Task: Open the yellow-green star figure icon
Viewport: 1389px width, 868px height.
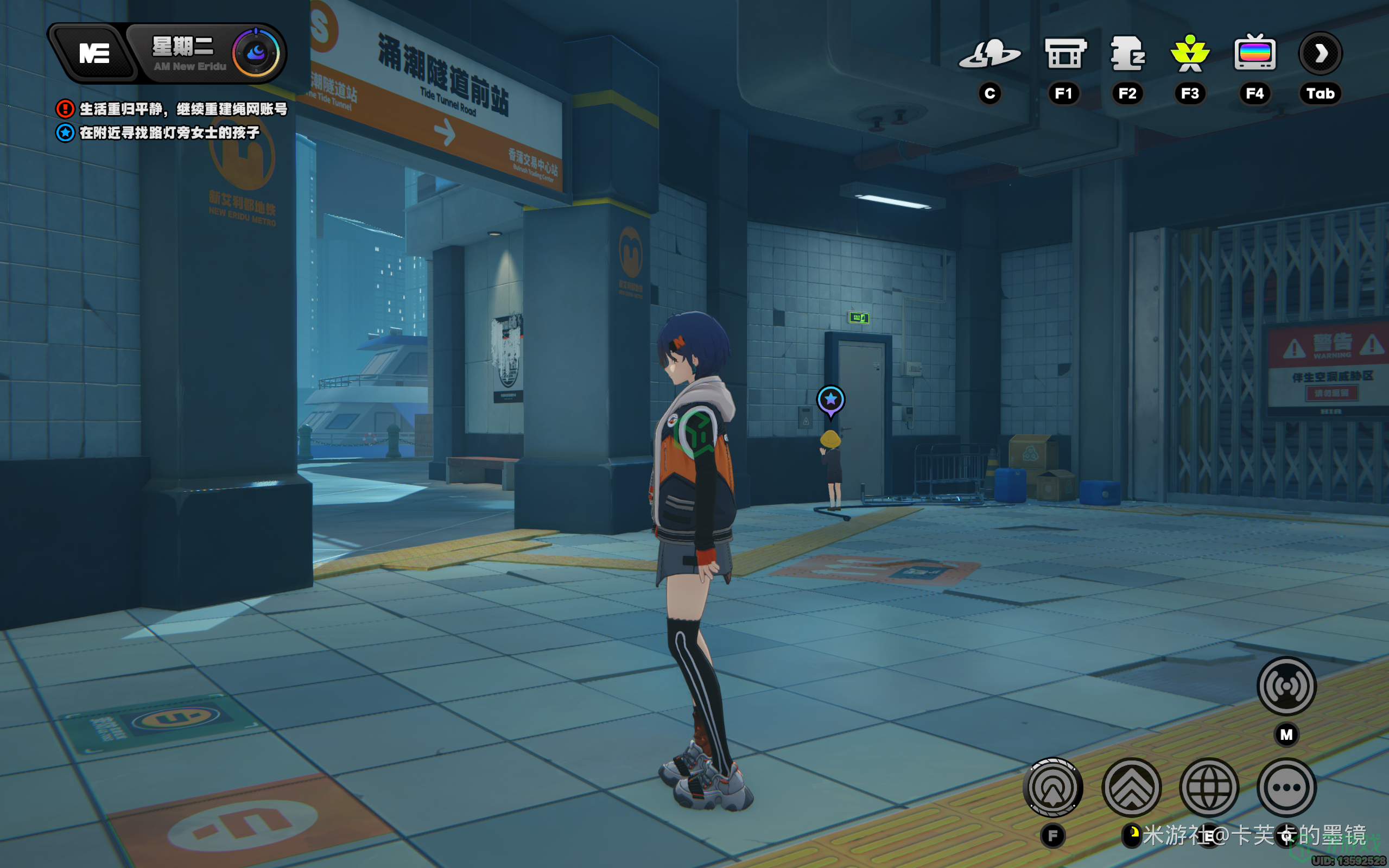Action: tap(1190, 54)
